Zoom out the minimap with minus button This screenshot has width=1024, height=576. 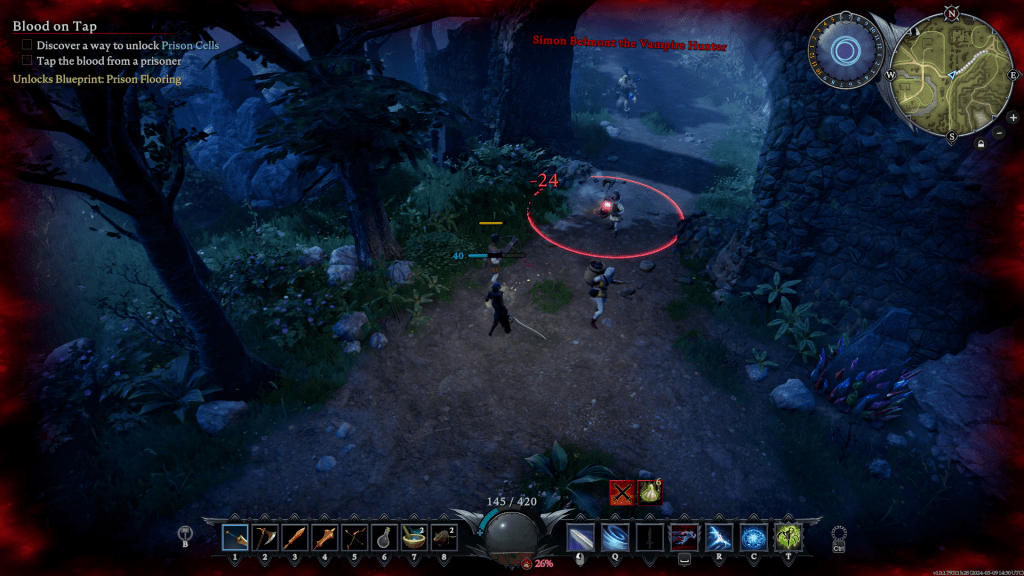pyautogui.click(x=1000, y=133)
